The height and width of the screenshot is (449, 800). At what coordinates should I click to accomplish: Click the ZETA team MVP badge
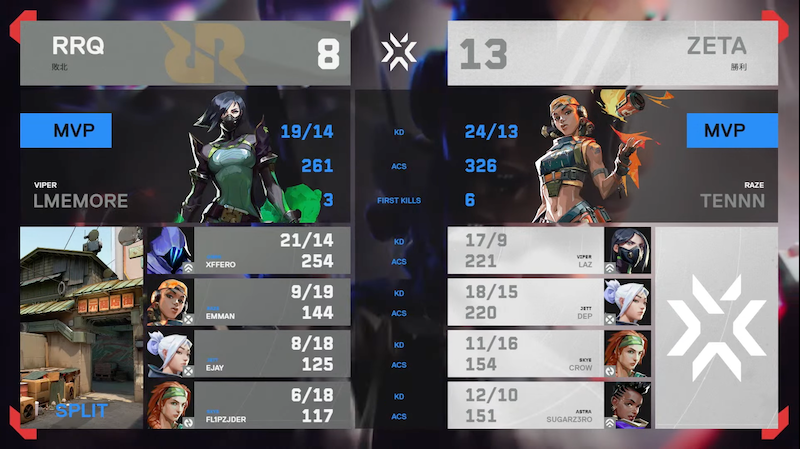[x=732, y=131]
